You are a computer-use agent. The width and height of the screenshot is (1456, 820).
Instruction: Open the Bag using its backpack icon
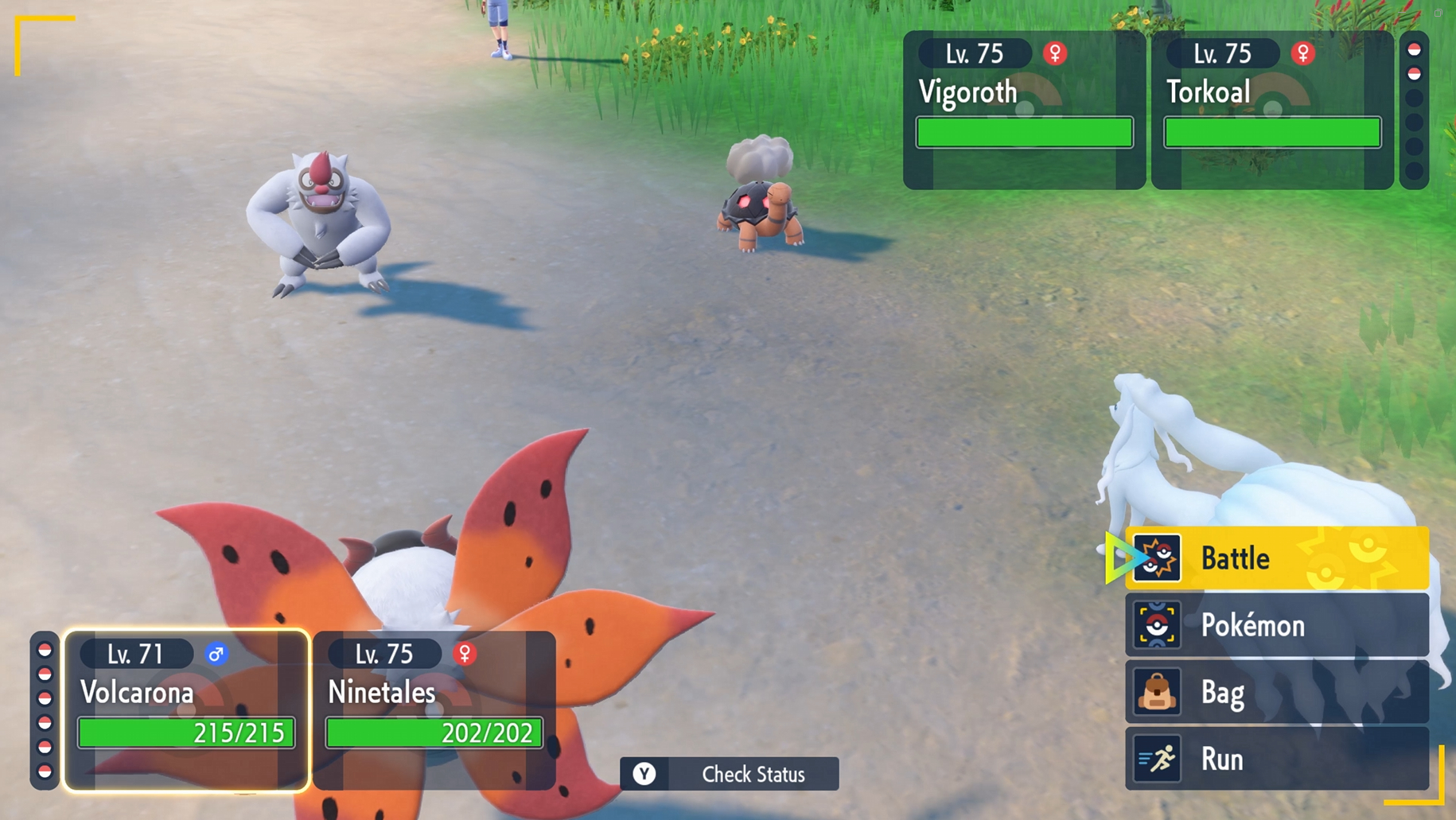coord(1158,692)
